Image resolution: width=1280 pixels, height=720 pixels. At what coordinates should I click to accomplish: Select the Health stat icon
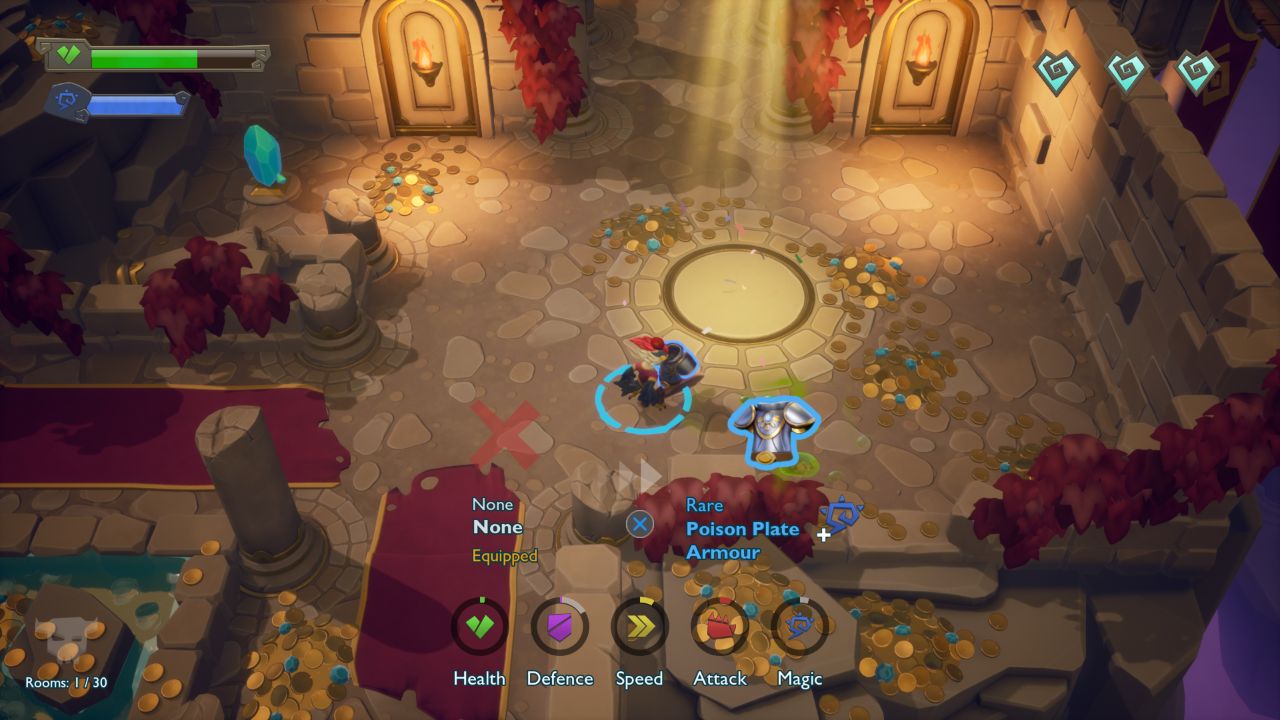tap(480, 627)
